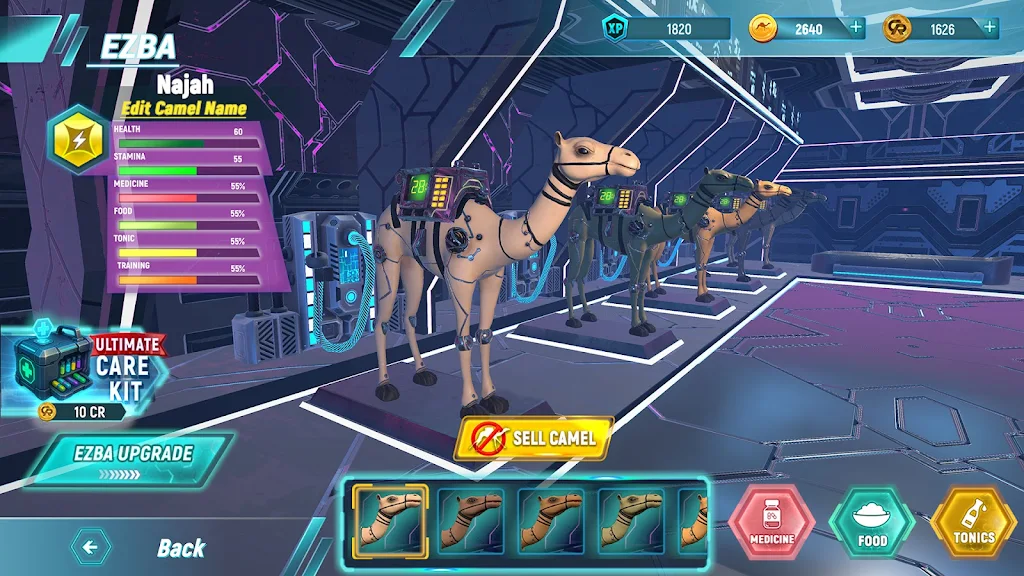Add more CR currency with the plus
Viewport: 1024px width, 576px height.
tap(989, 28)
